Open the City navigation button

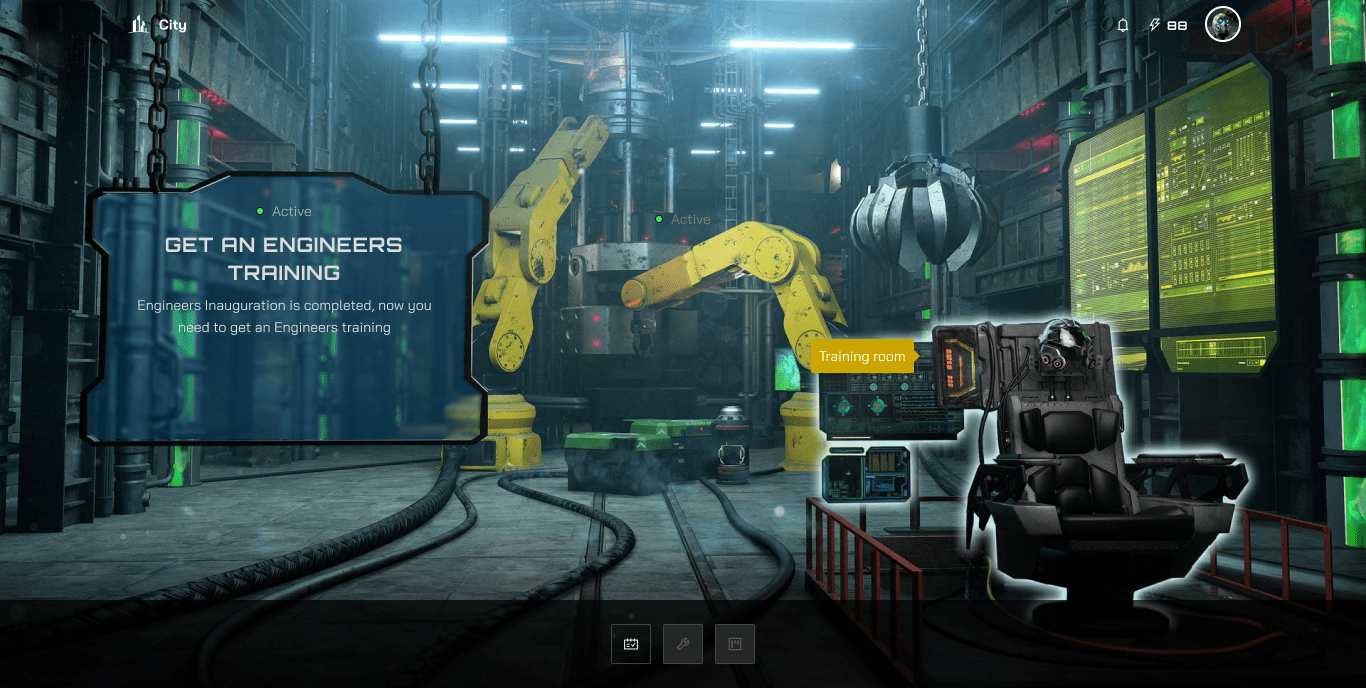point(159,25)
